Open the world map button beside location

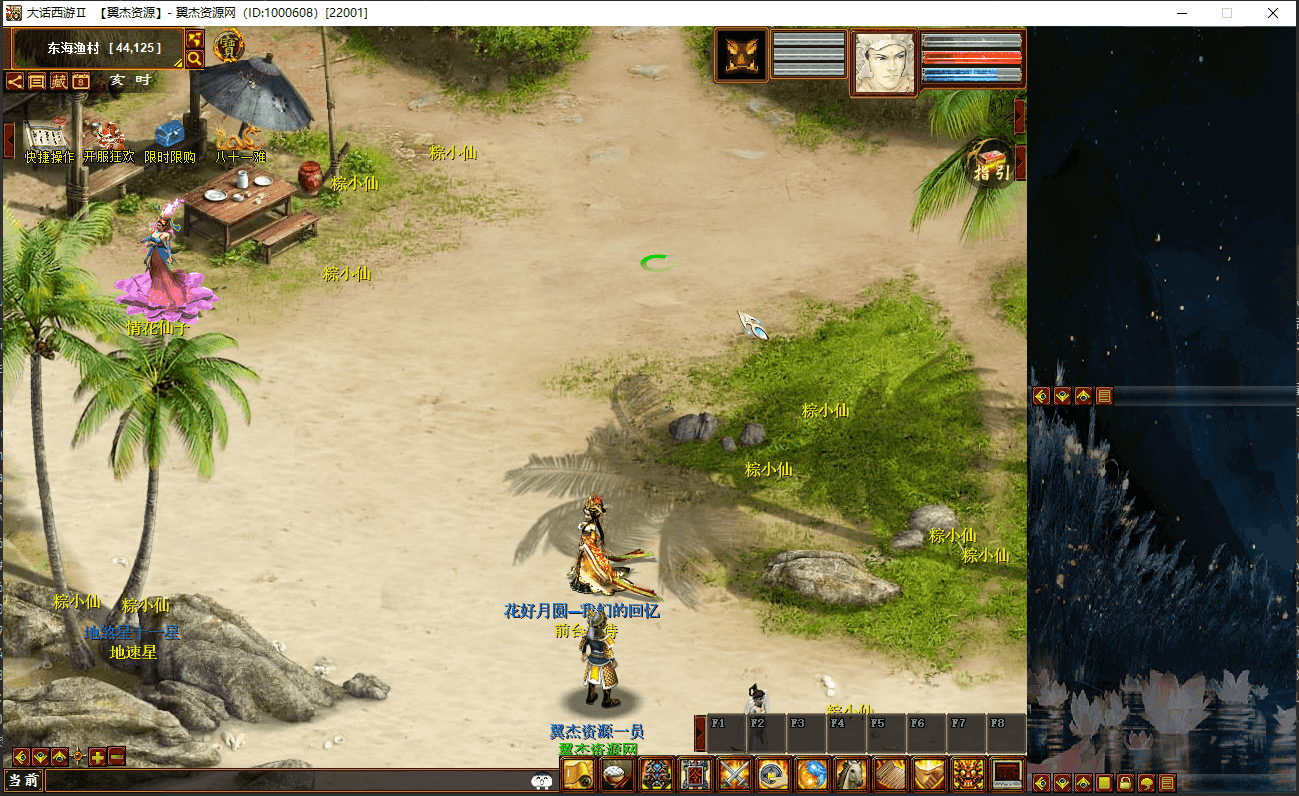click(195, 39)
